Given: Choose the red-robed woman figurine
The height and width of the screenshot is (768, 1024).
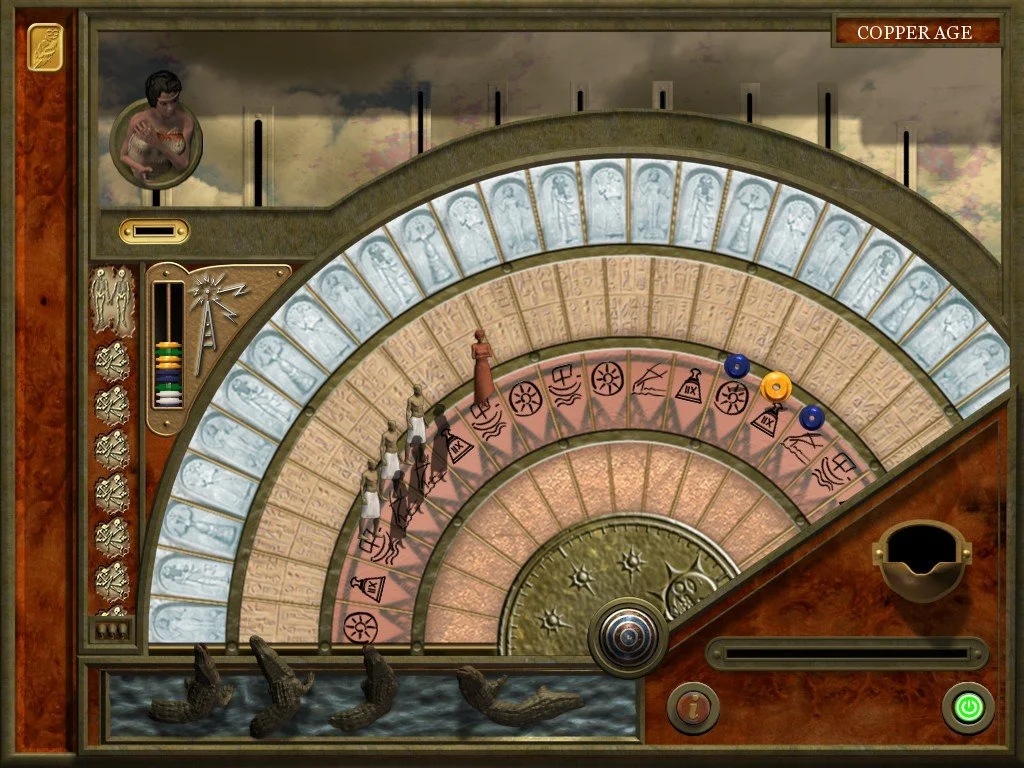Looking at the screenshot, I should point(483,366).
